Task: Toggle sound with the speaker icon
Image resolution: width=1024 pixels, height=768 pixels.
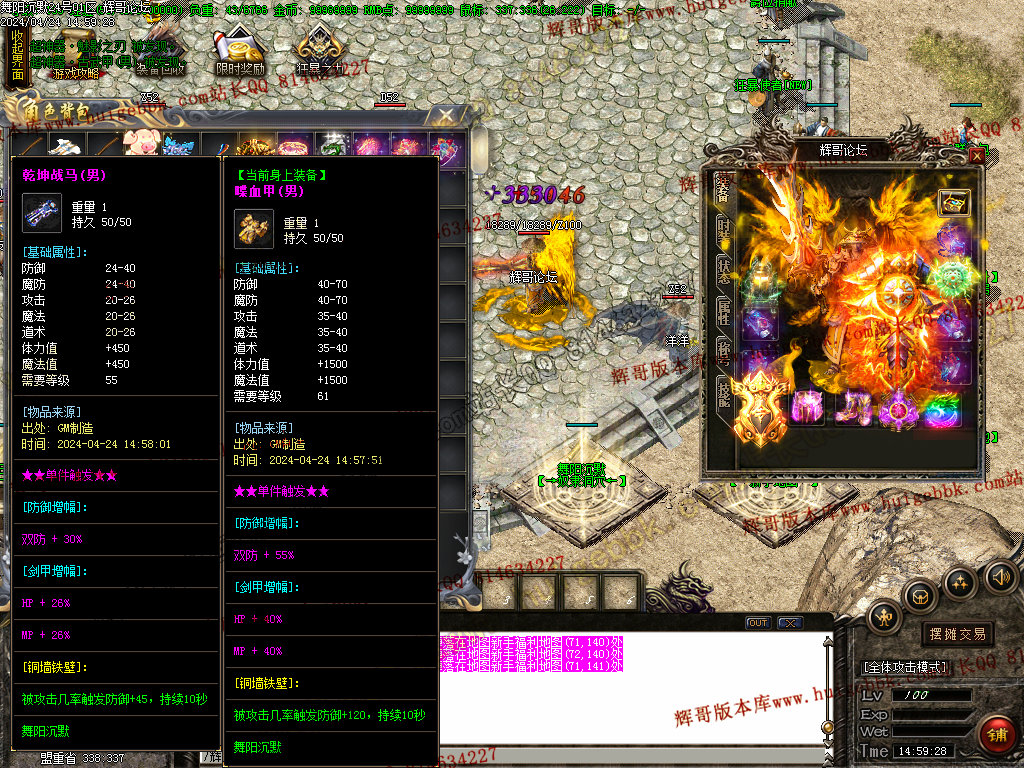Action: click(x=1000, y=576)
